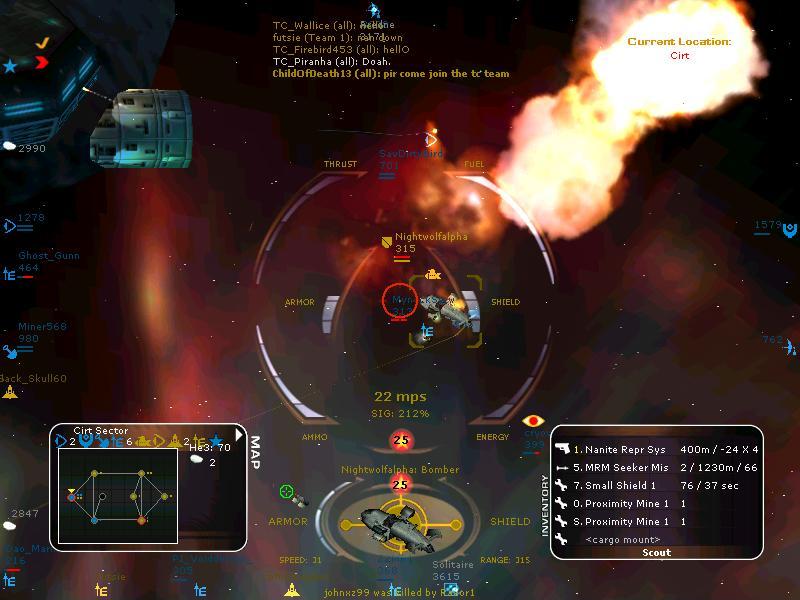Click the orange checkmark icon
800x600 pixels.
click(42, 43)
